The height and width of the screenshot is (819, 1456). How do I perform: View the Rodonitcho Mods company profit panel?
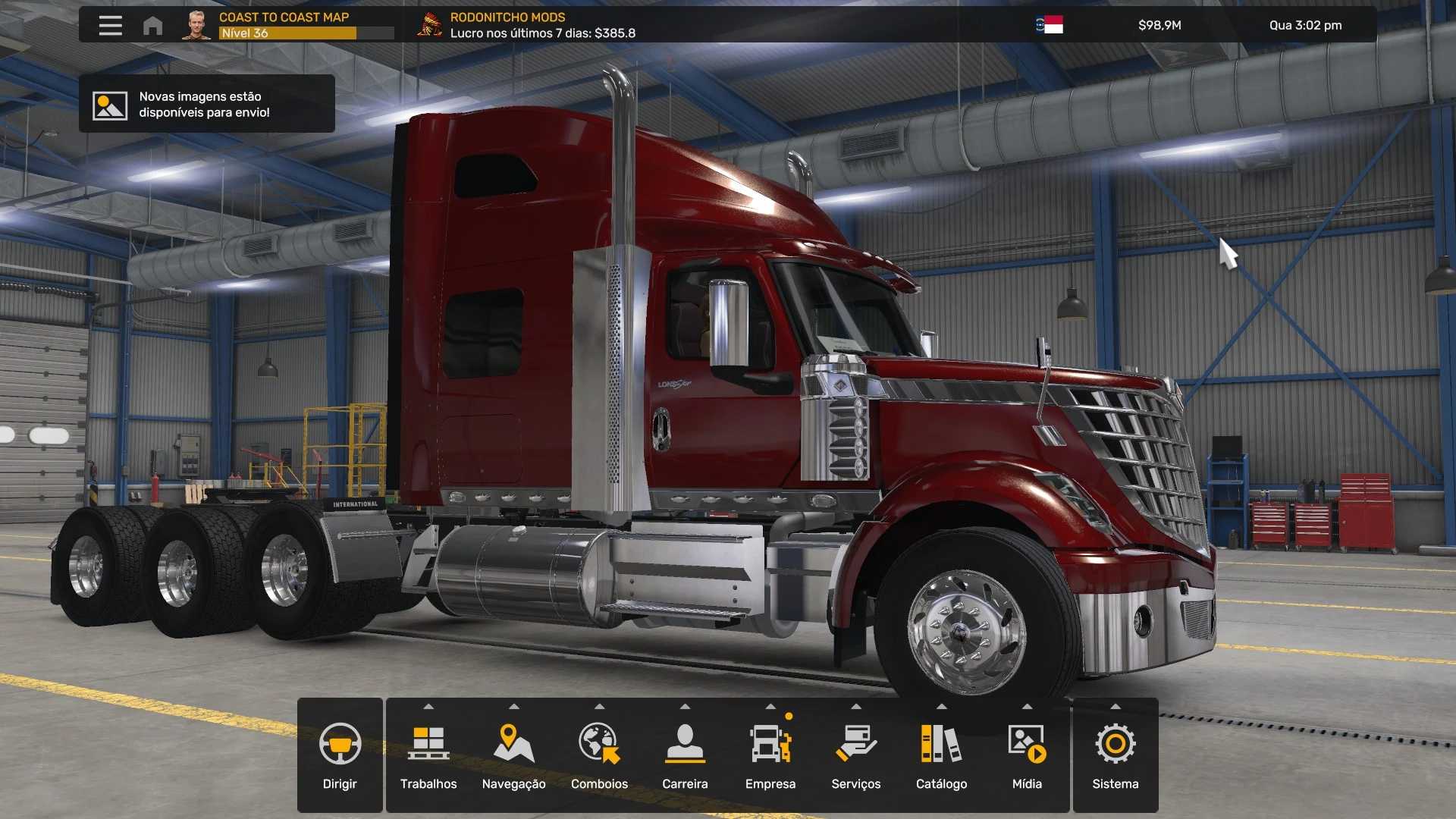[x=527, y=25]
